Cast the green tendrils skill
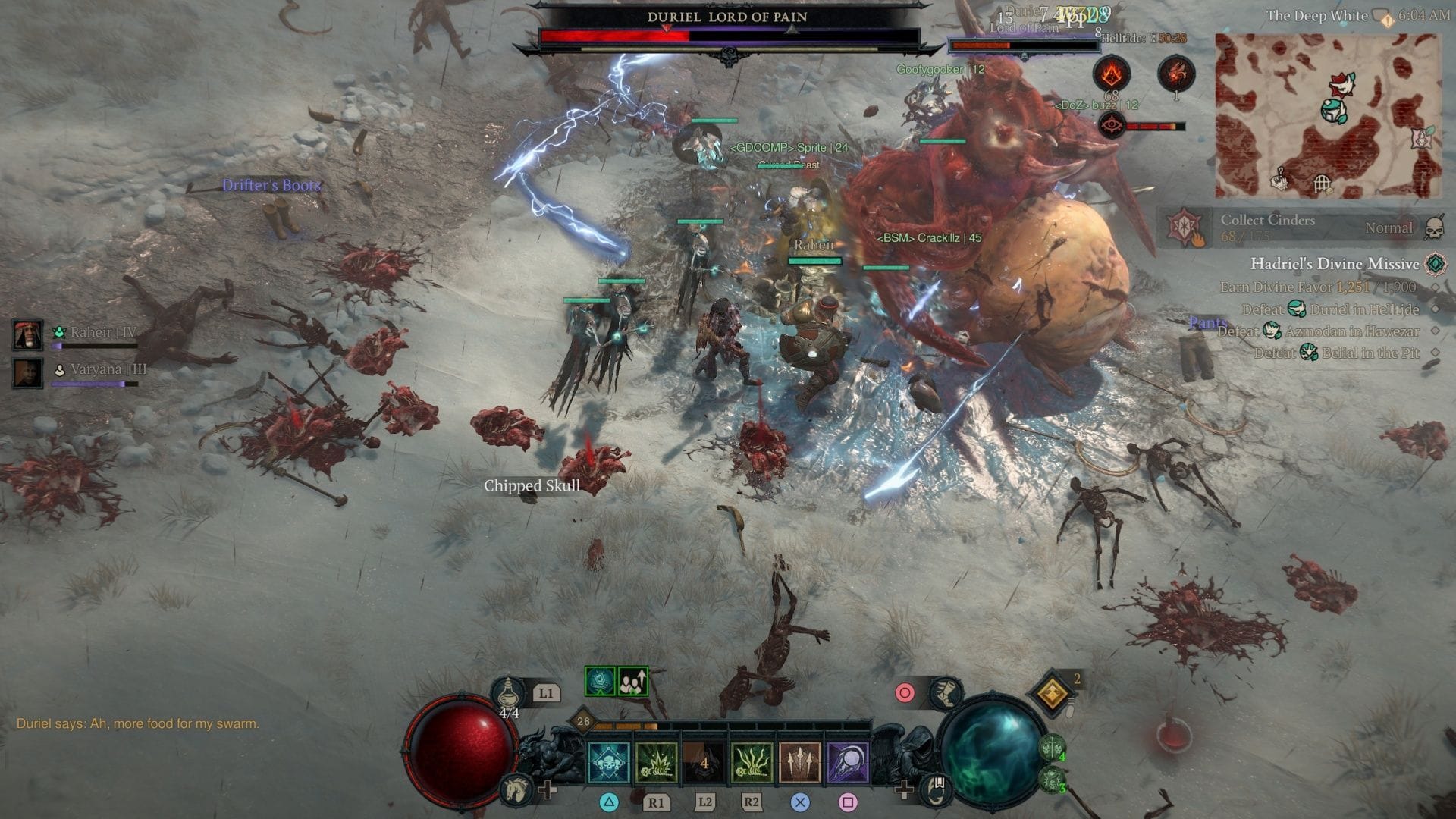This screenshot has width=1456, height=819. [x=752, y=761]
